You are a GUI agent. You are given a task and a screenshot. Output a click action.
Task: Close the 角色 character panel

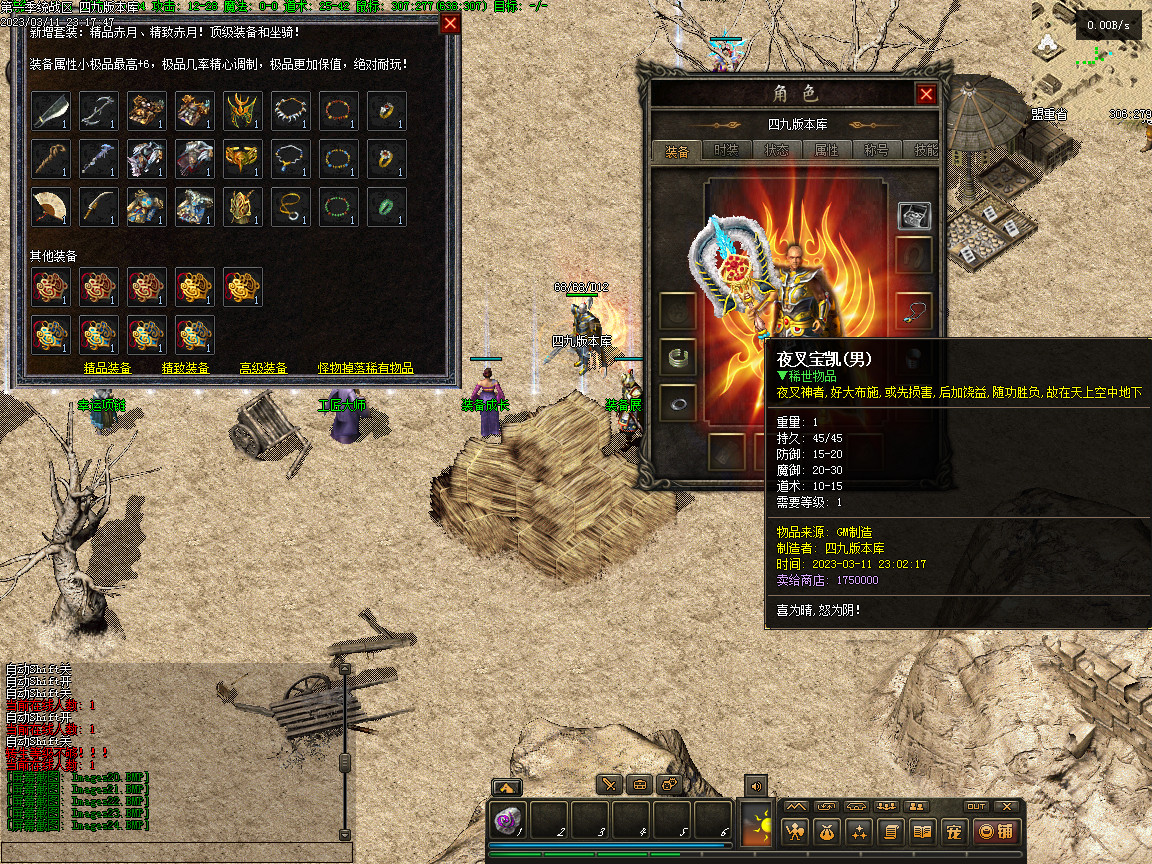(926, 94)
